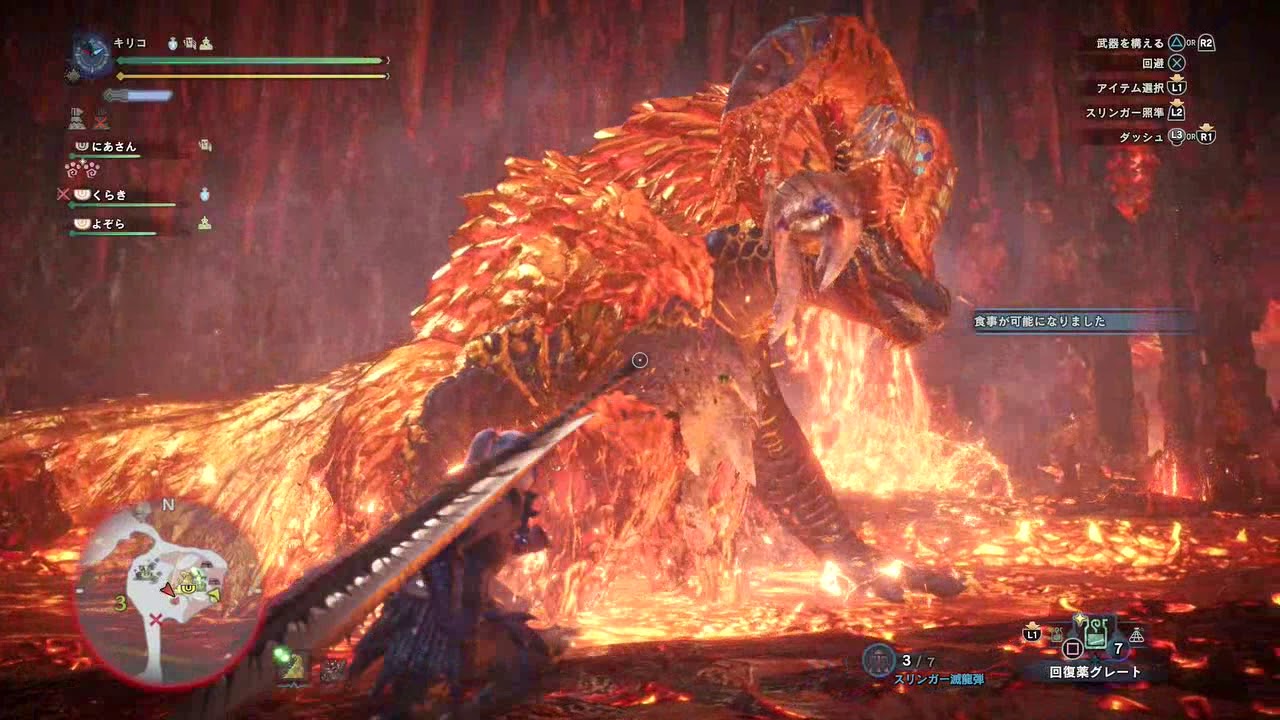Select the item to the right of Mega Potion
The height and width of the screenshot is (720, 1280).
click(1136, 635)
